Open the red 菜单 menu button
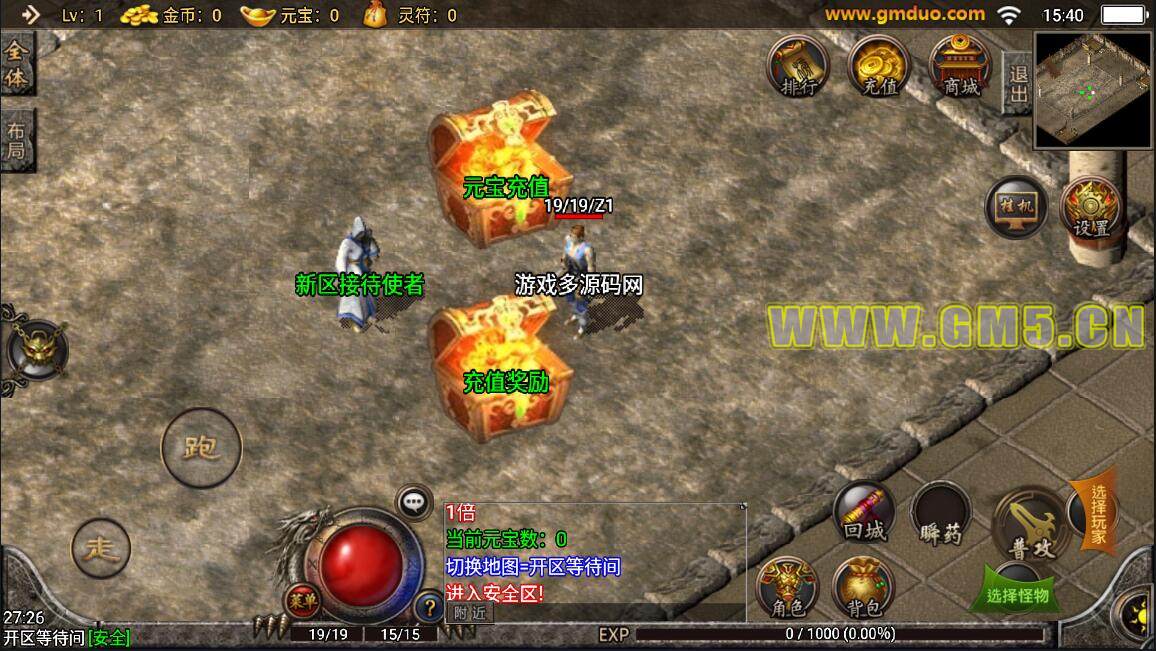1156x651 pixels. (298, 599)
